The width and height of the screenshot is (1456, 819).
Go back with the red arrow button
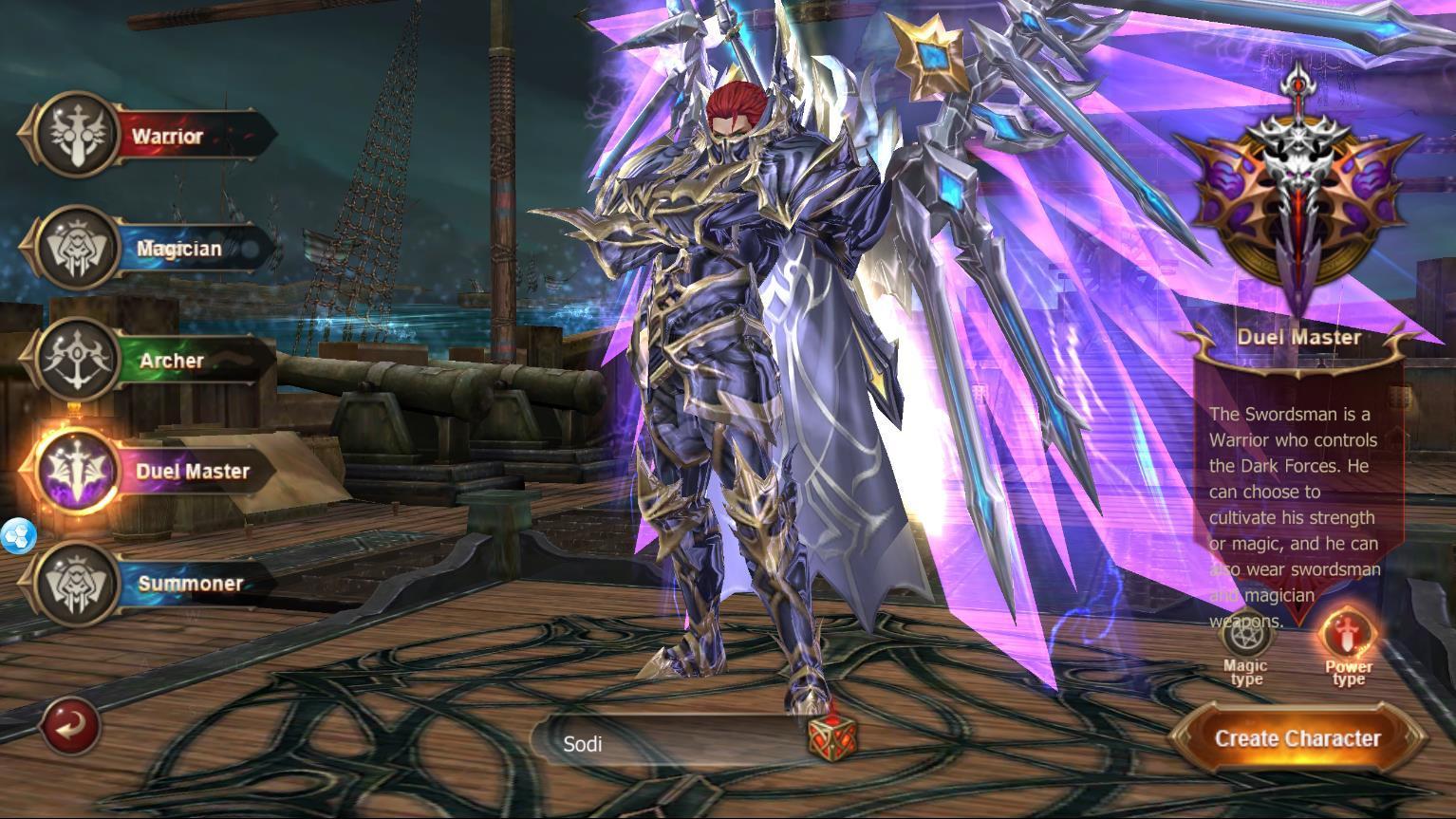[71, 727]
